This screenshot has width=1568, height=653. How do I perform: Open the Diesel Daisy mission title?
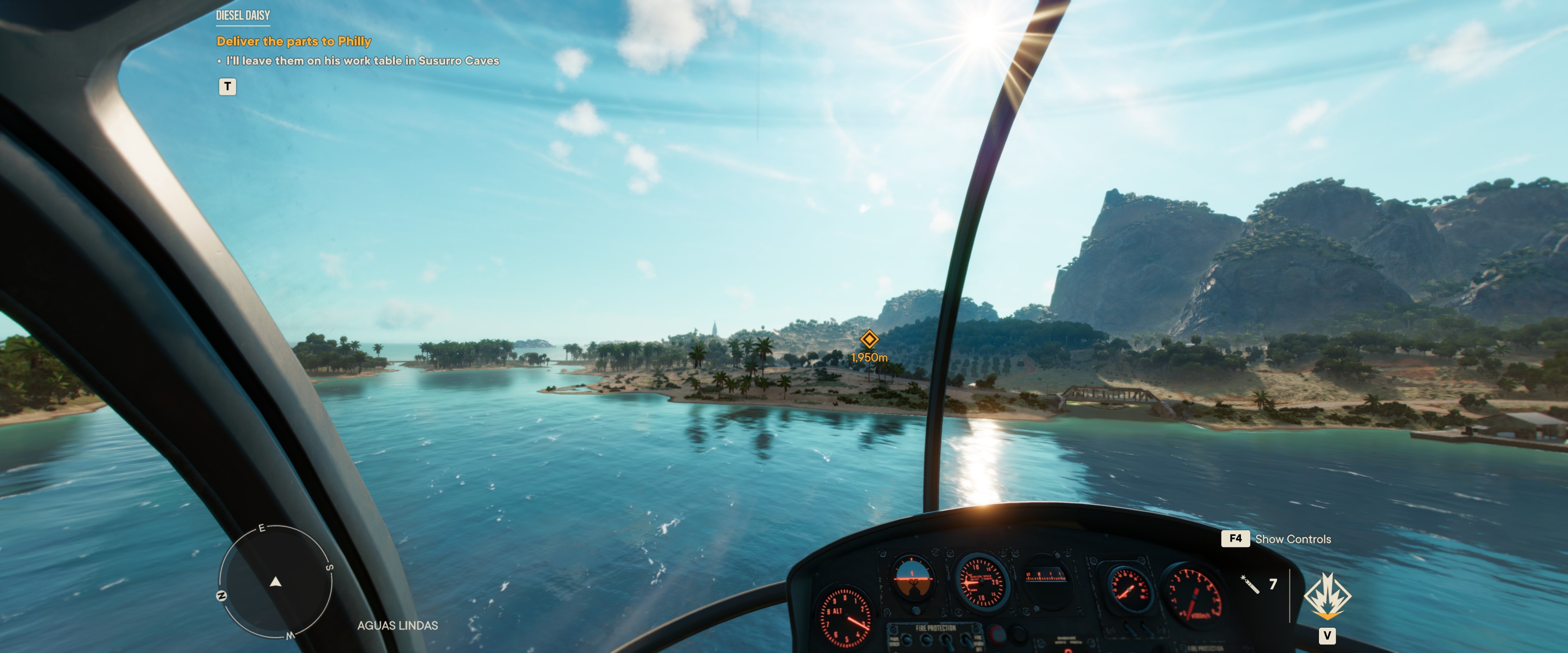pos(243,15)
